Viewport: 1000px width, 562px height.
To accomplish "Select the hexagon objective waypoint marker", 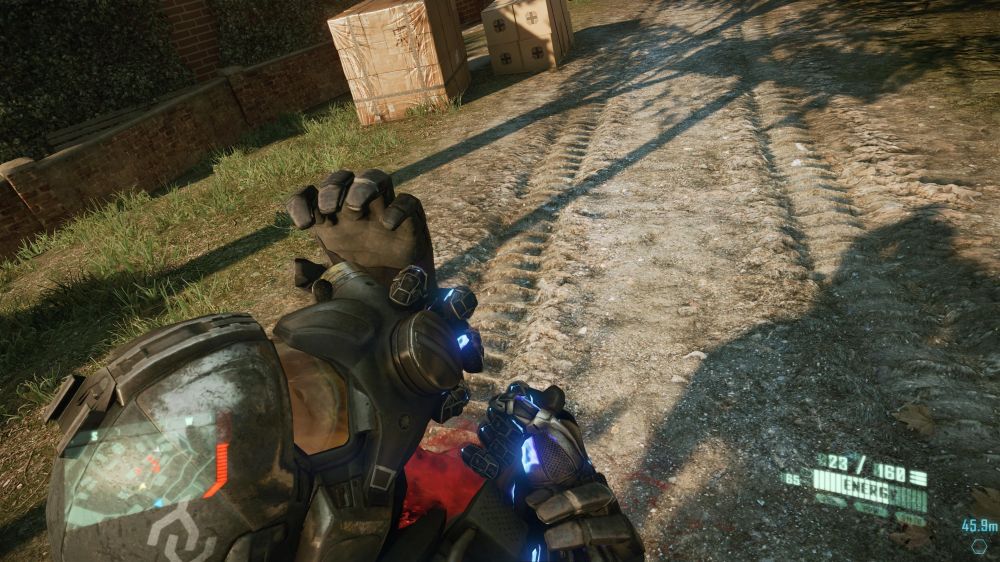I will tap(978, 546).
